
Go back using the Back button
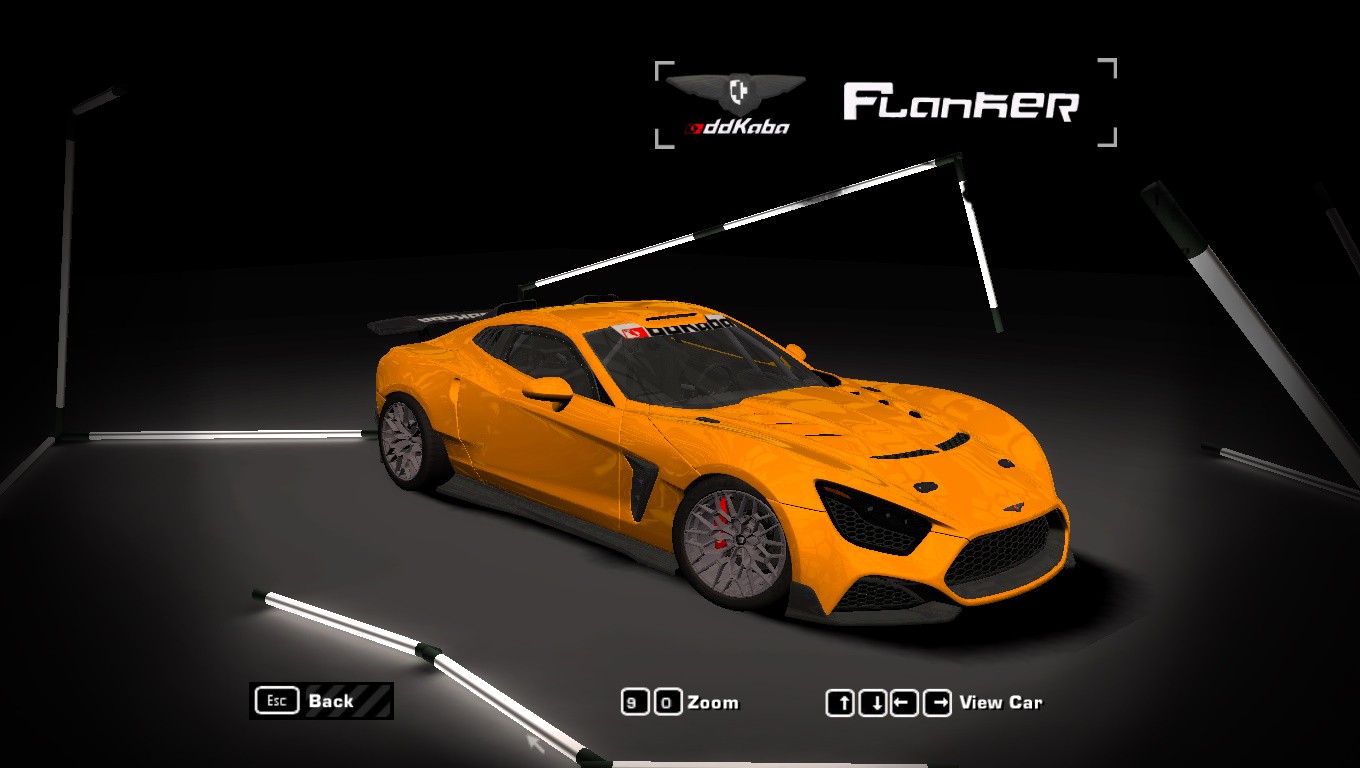coord(321,701)
